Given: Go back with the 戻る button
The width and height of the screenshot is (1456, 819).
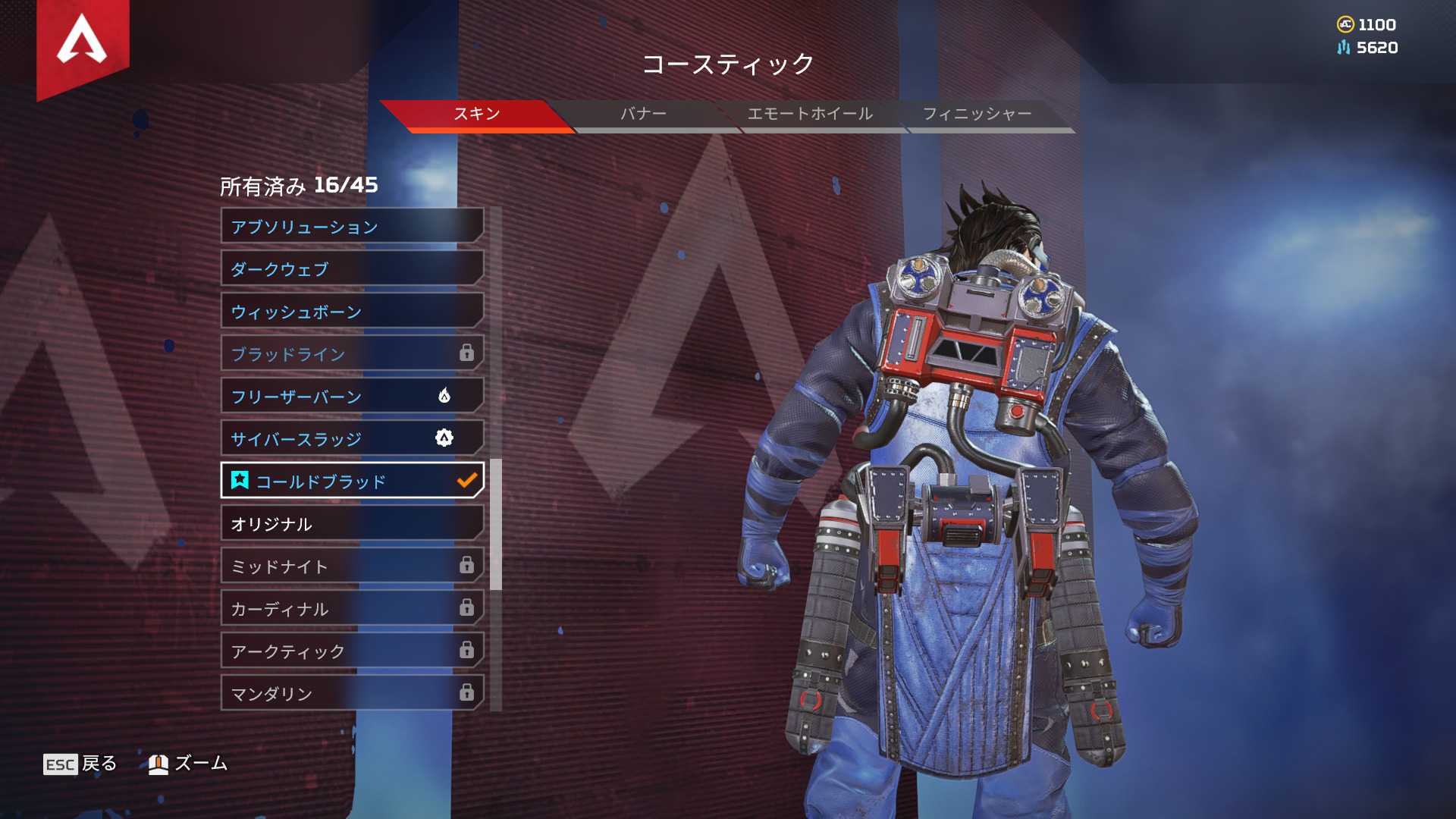Looking at the screenshot, I should tap(80, 764).
